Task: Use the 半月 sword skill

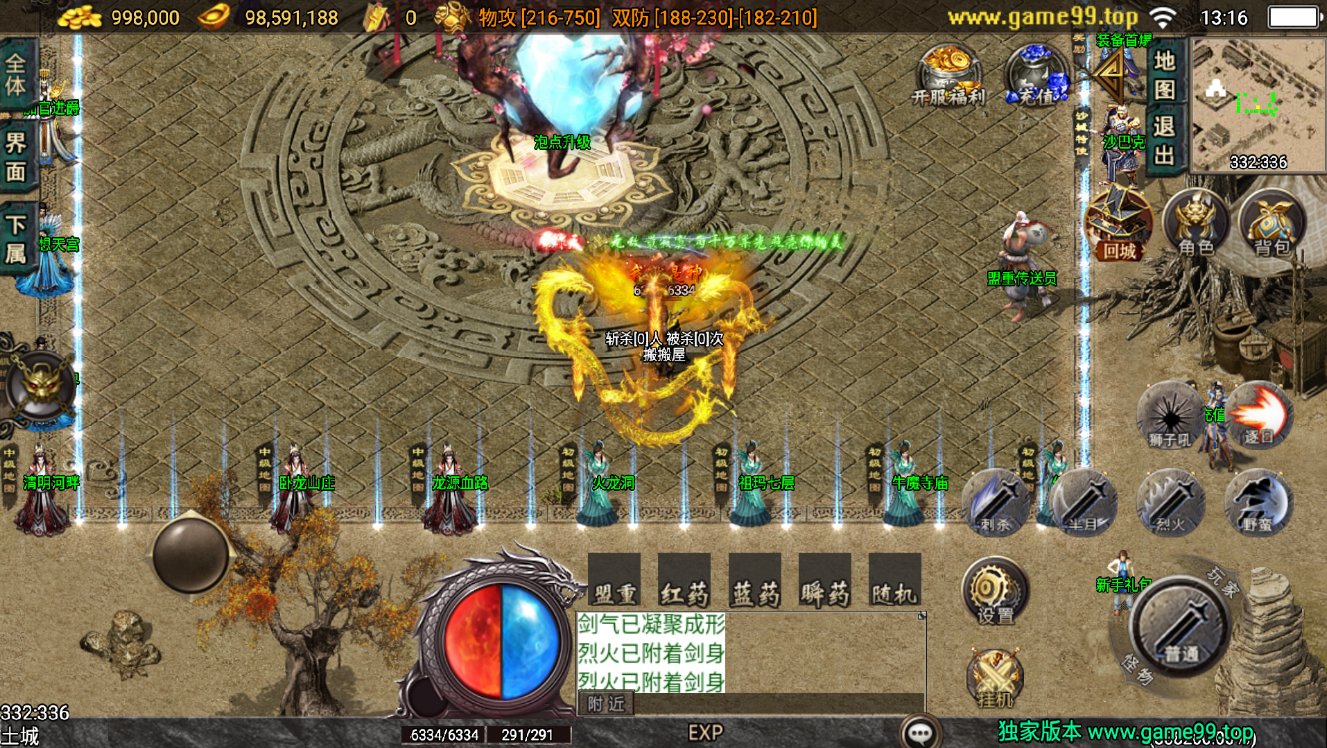Action: (1083, 500)
